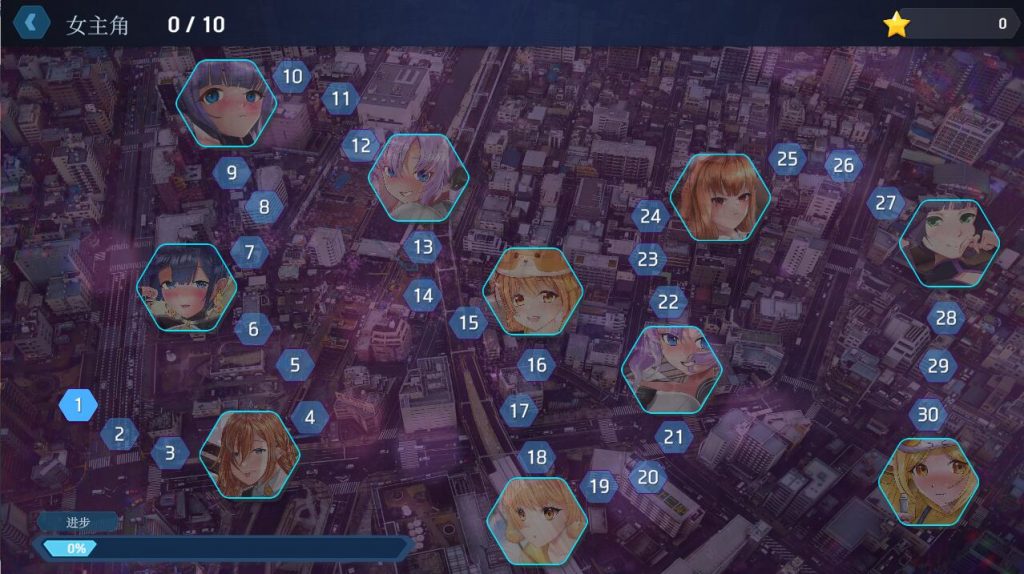Image resolution: width=1024 pixels, height=574 pixels.
Task: Pick level node 25
Action: pyautogui.click(x=788, y=159)
